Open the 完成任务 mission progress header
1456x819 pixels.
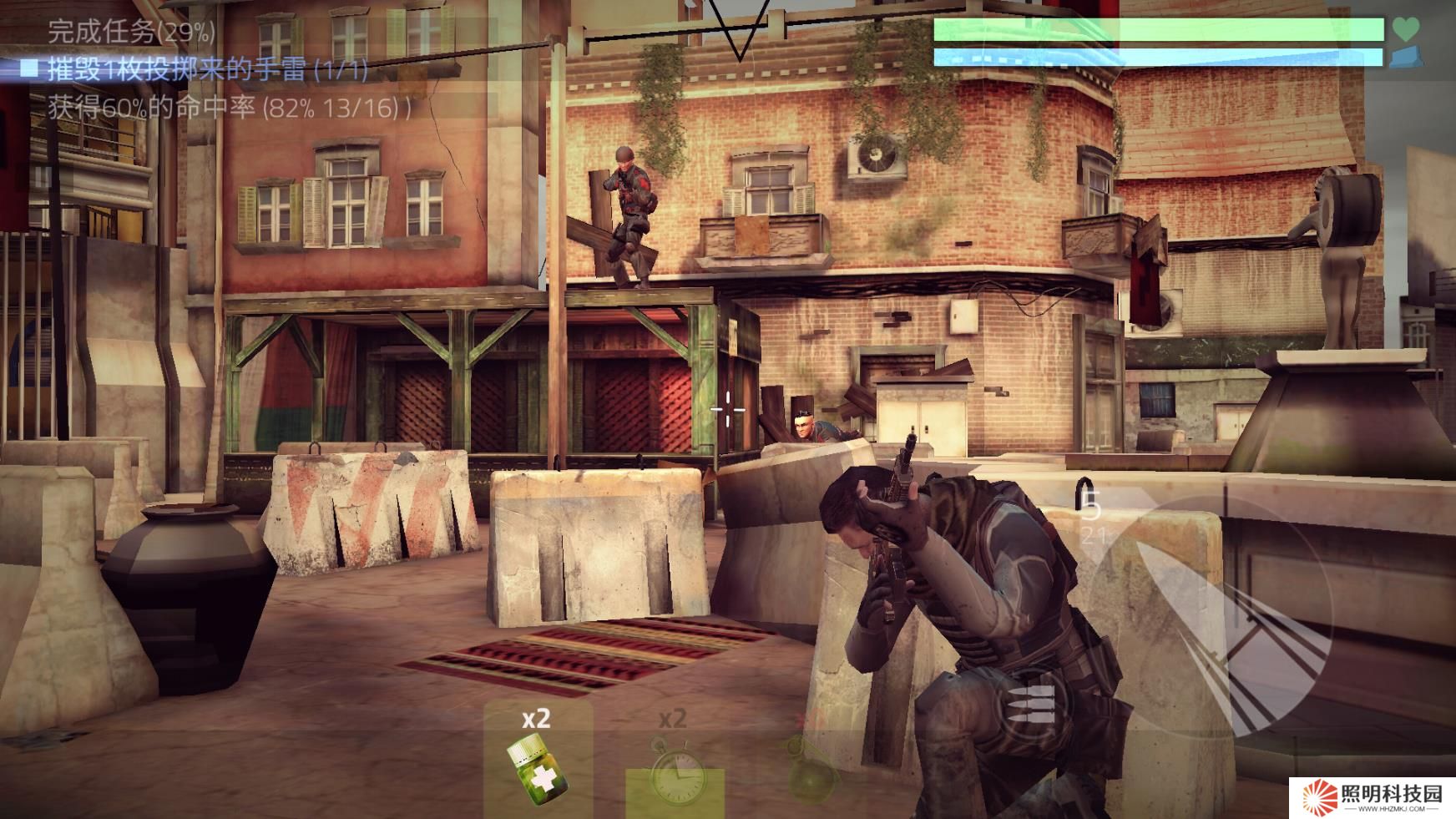pos(131,33)
